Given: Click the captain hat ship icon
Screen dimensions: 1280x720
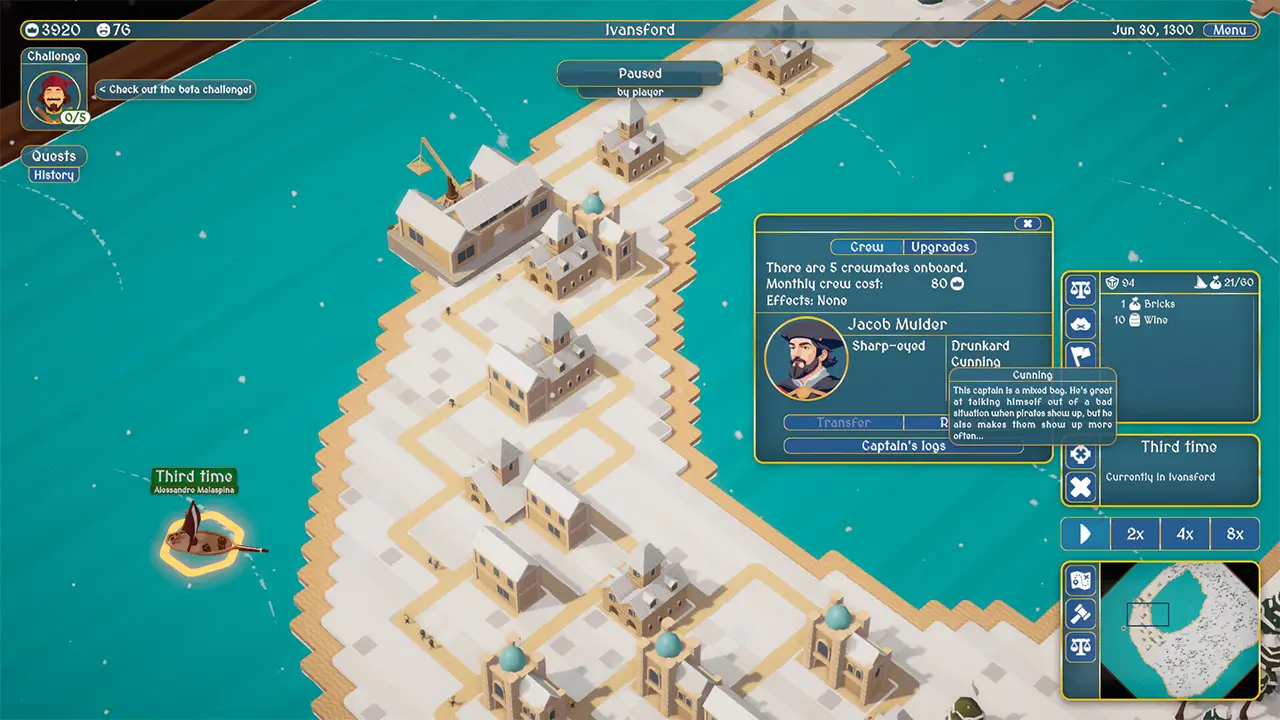Looking at the screenshot, I should (x=1080, y=323).
